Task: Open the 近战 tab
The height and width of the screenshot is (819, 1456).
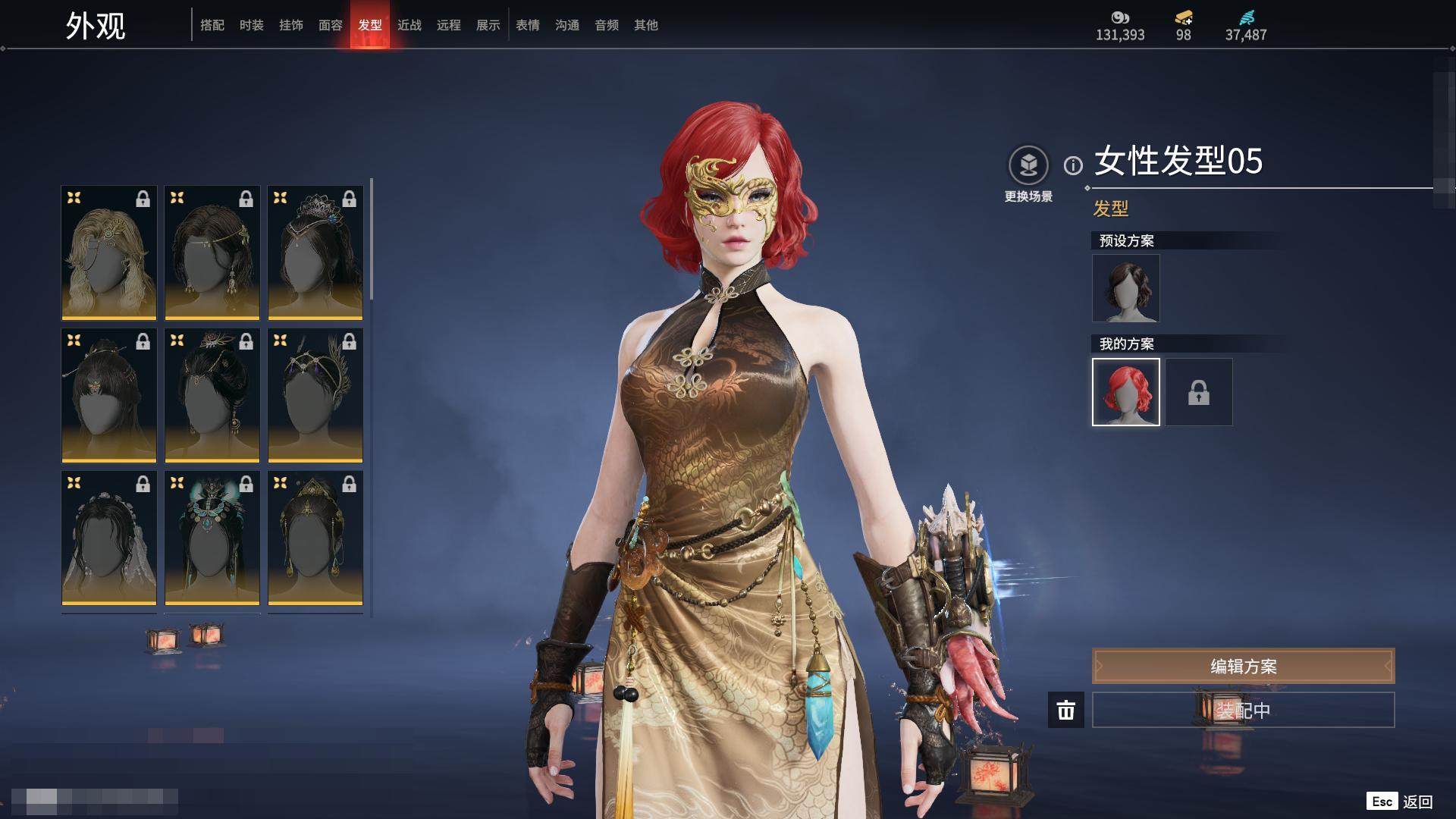Action: 409,25
